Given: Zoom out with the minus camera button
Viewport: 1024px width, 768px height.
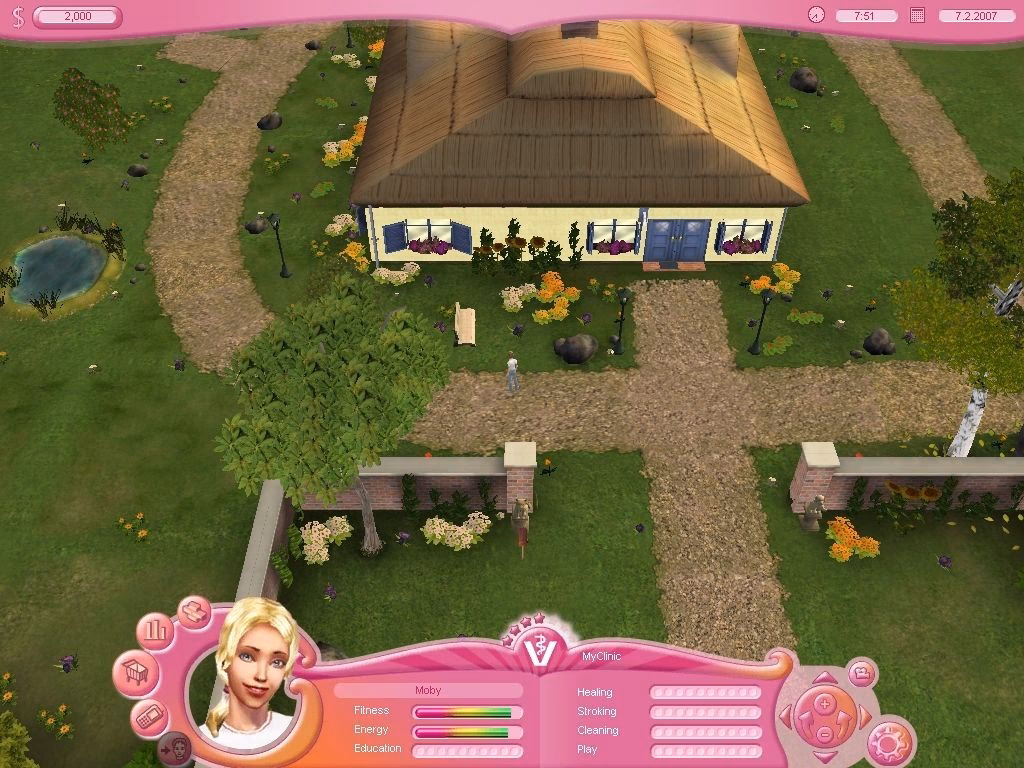Looking at the screenshot, I should 823,734.
